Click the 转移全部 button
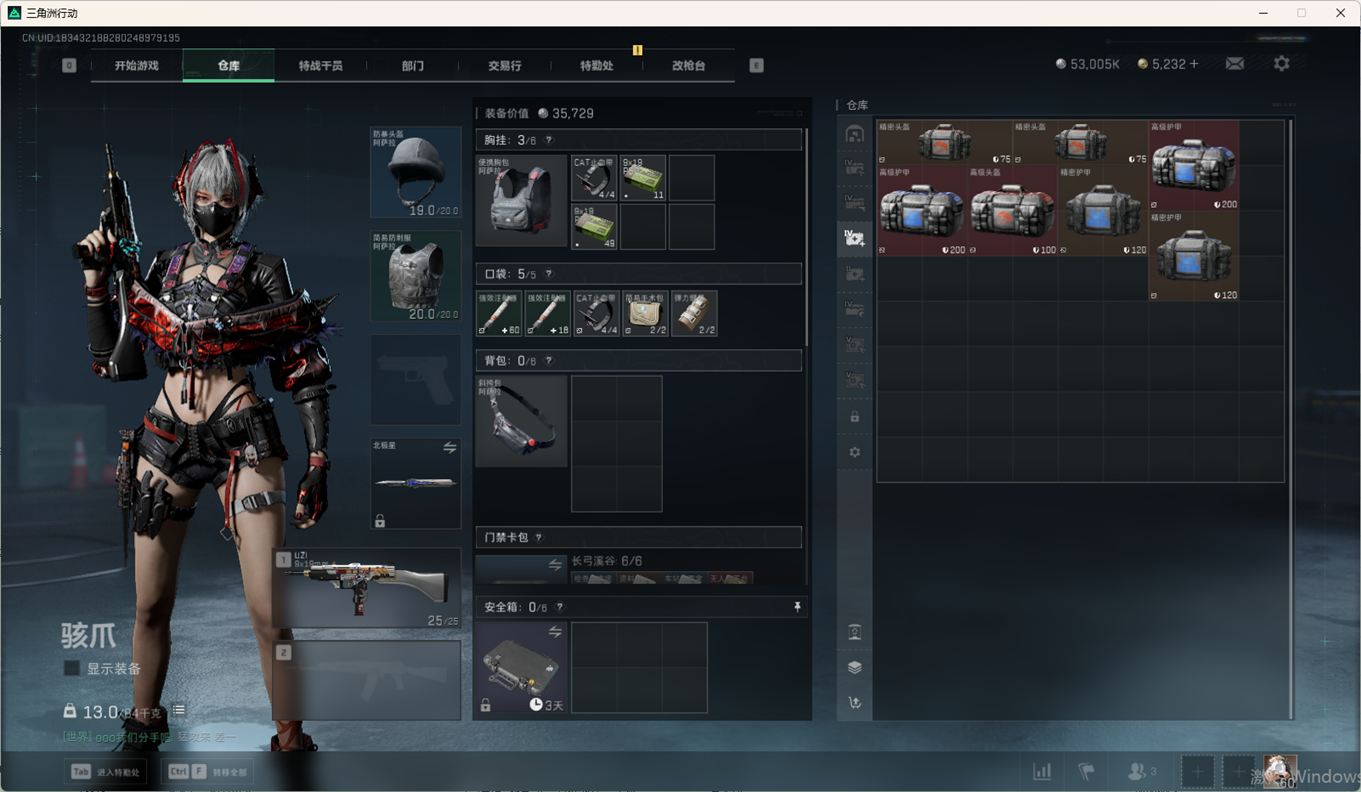 [x=208, y=772]
